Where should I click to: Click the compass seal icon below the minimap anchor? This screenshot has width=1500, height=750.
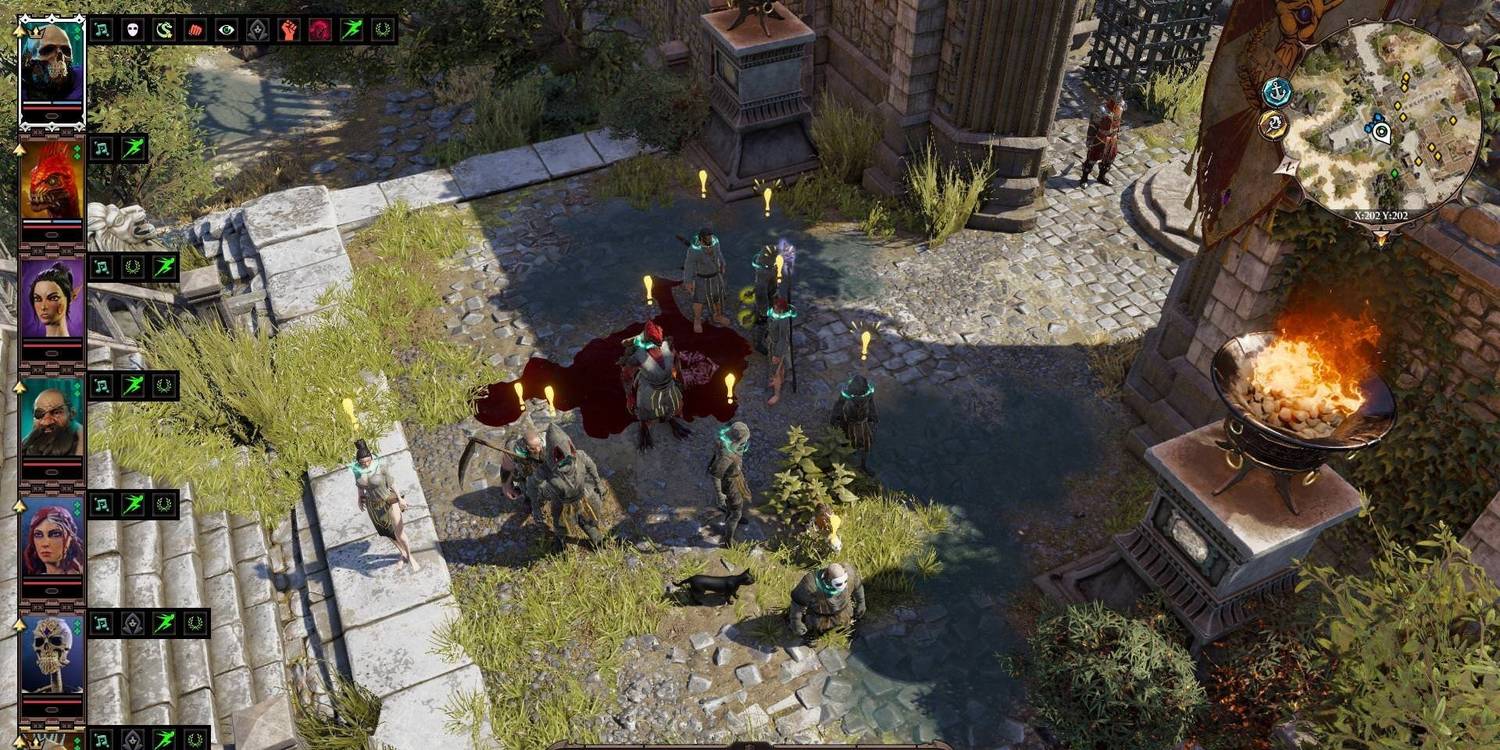click(1274, 123)
